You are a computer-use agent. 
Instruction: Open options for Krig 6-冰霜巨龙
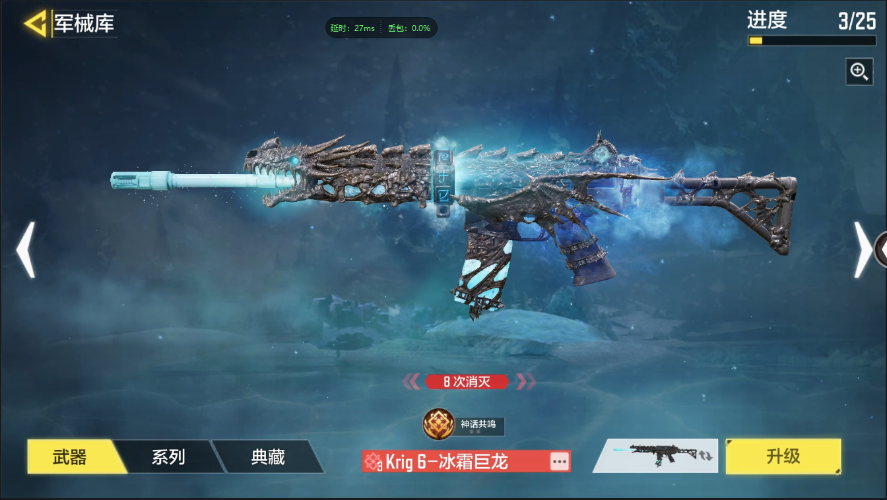point(558,461)
